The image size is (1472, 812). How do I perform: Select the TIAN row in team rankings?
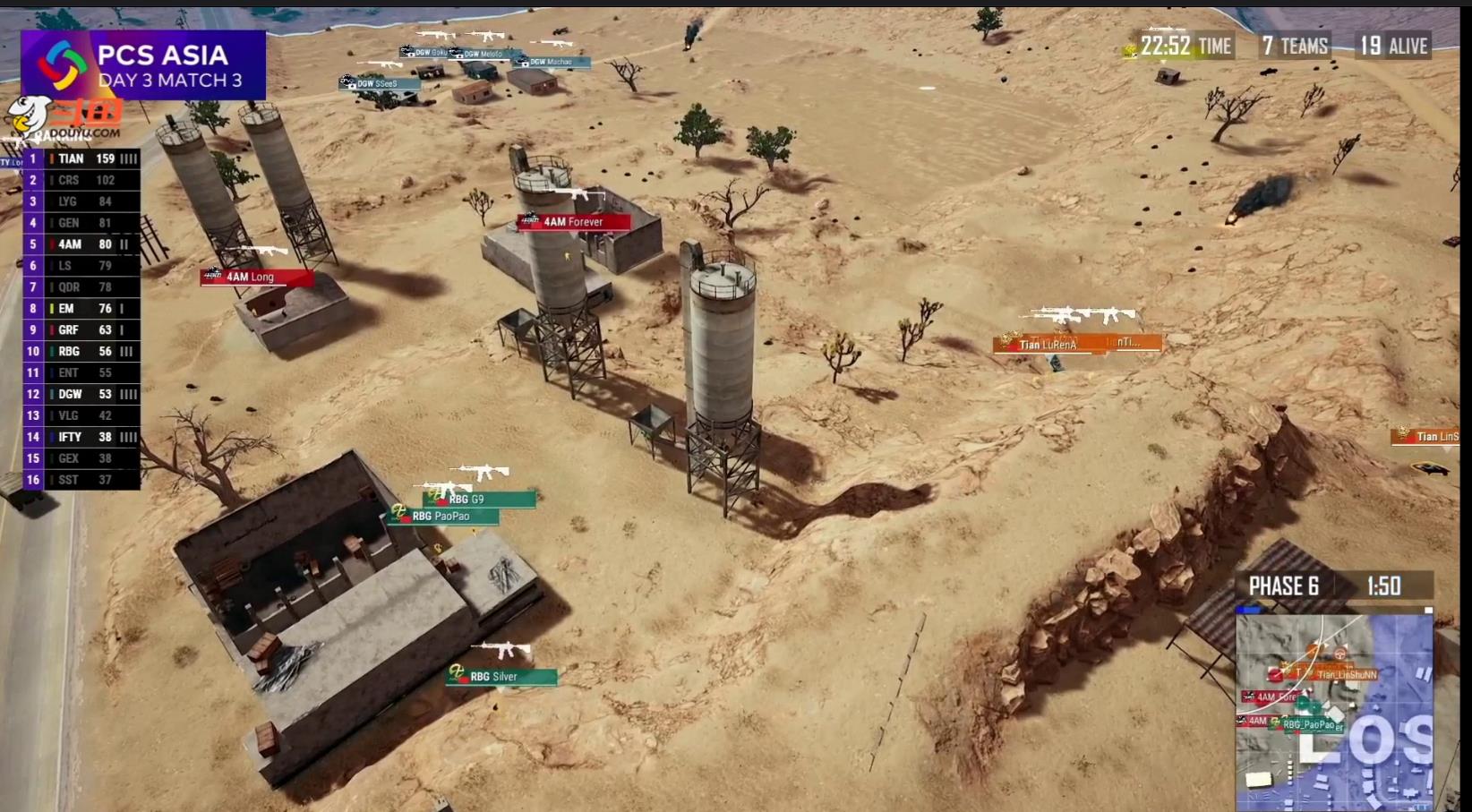point(81,158)
